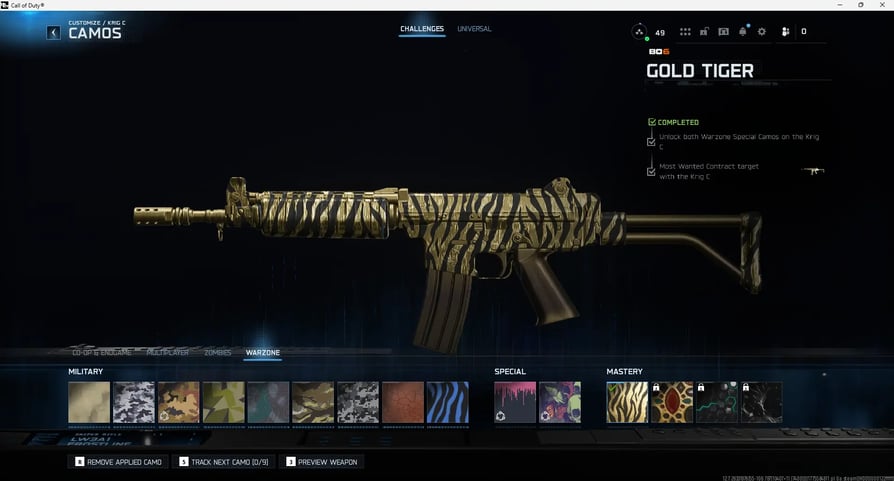The height and width of the screenshot is (481, 894).
Task: Pick the pink dripping special camo
Action: tap(515, 402)
